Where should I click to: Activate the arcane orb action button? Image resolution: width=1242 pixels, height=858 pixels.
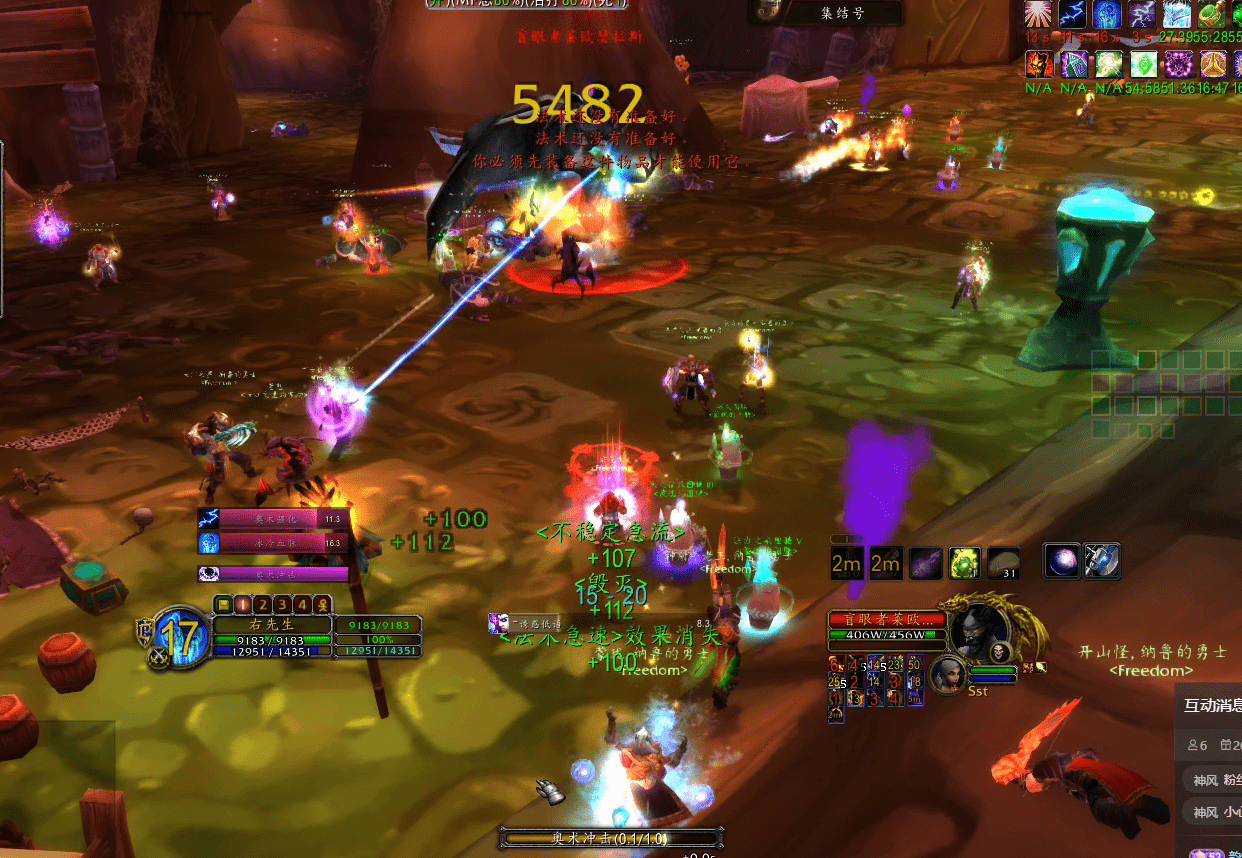pos(1060,562)
